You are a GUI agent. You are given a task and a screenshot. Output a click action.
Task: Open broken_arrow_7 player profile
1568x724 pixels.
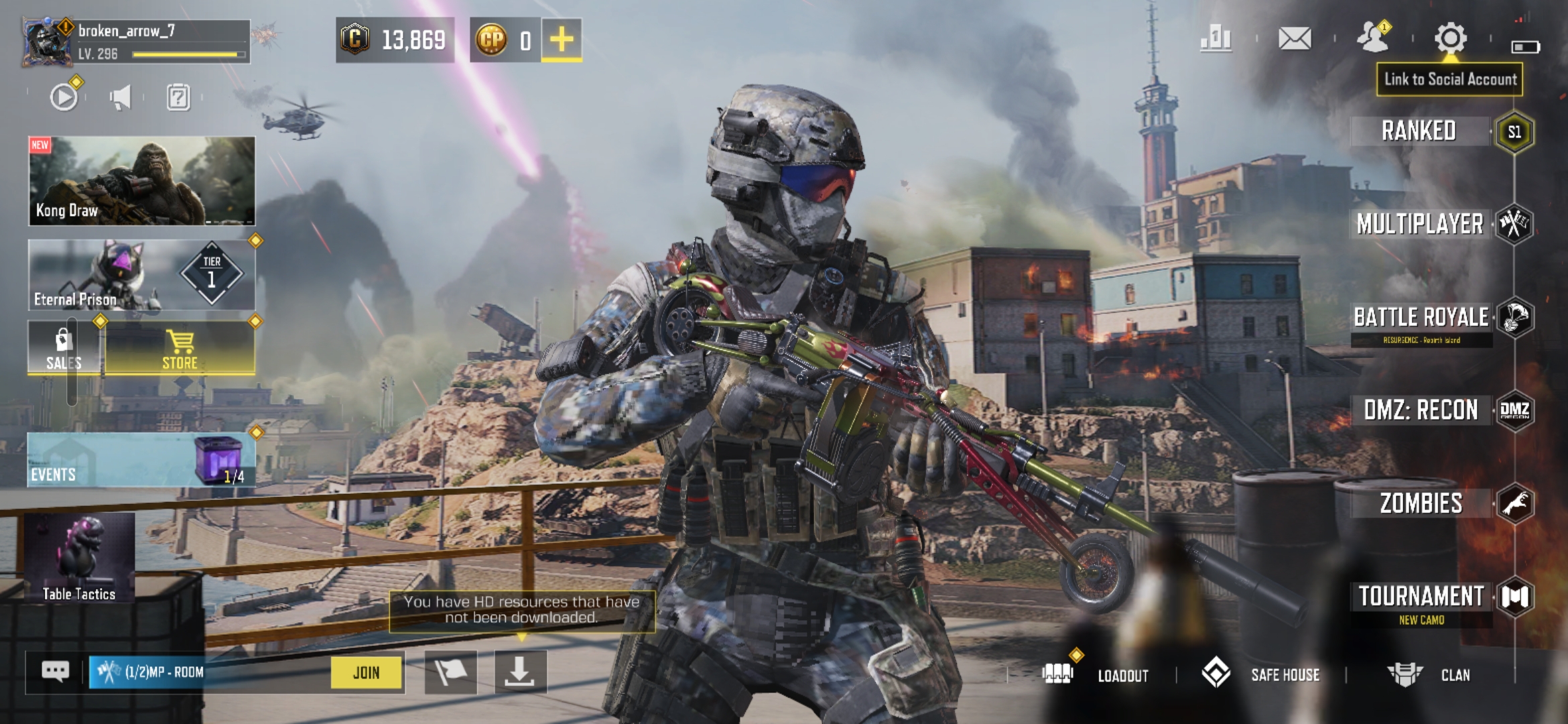tap(47, 42)
